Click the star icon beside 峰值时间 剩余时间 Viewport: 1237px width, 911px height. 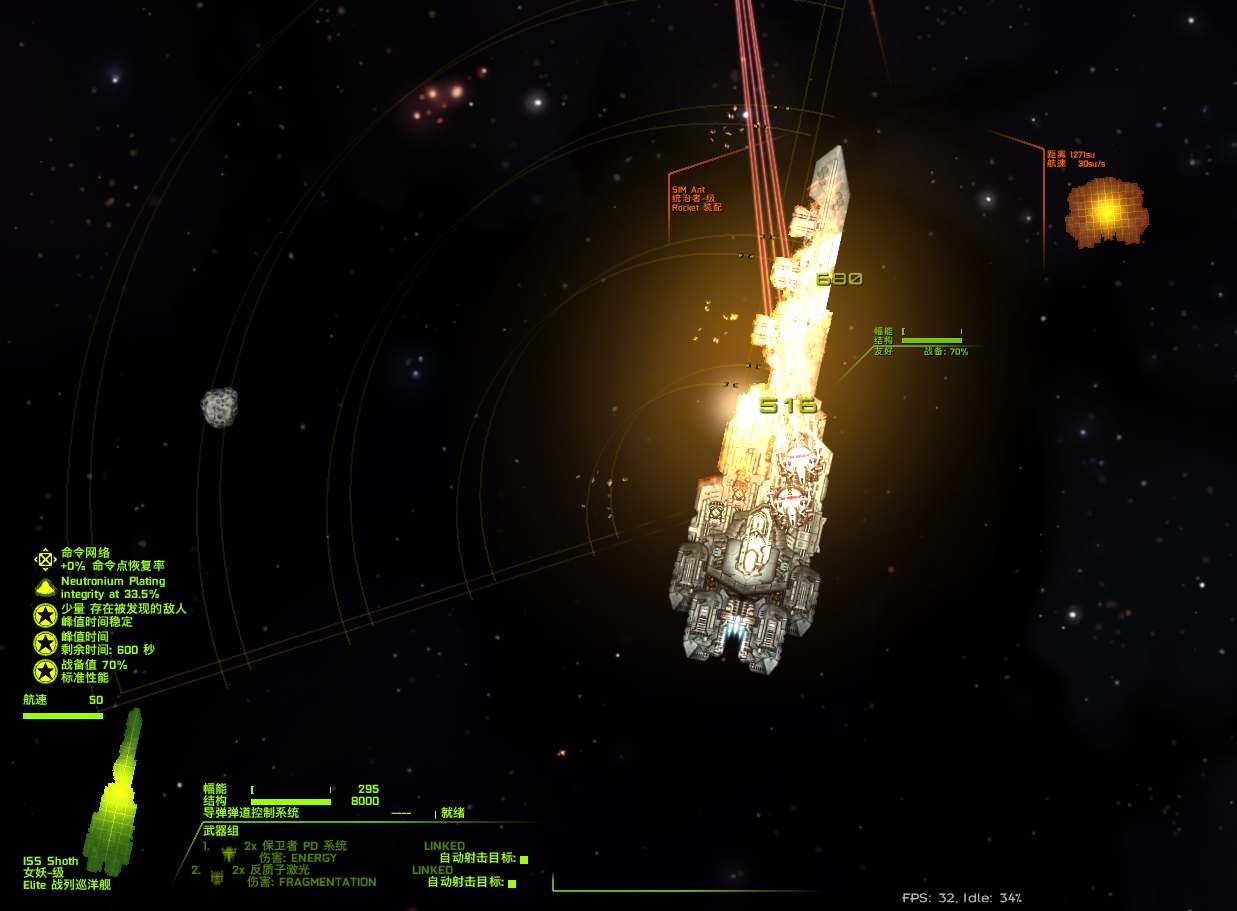[x=45, y=643]
